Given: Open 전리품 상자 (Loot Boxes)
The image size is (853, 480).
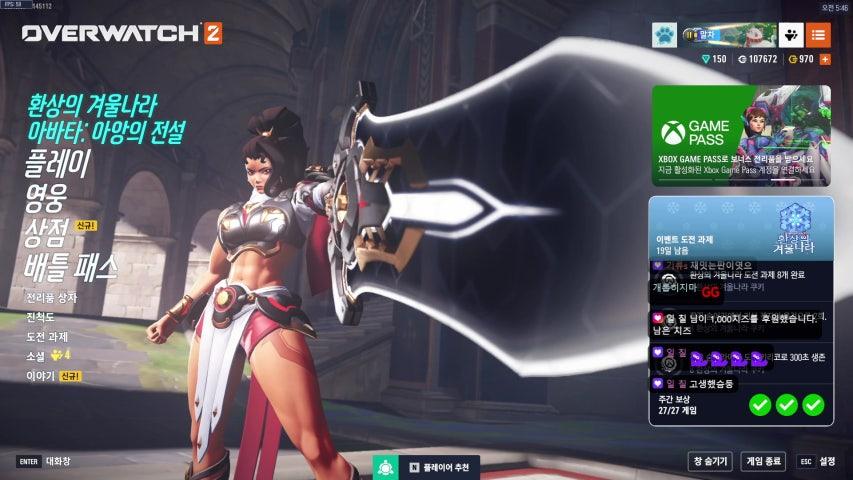Looking at the screenshot, I should [x=51, y=298].
